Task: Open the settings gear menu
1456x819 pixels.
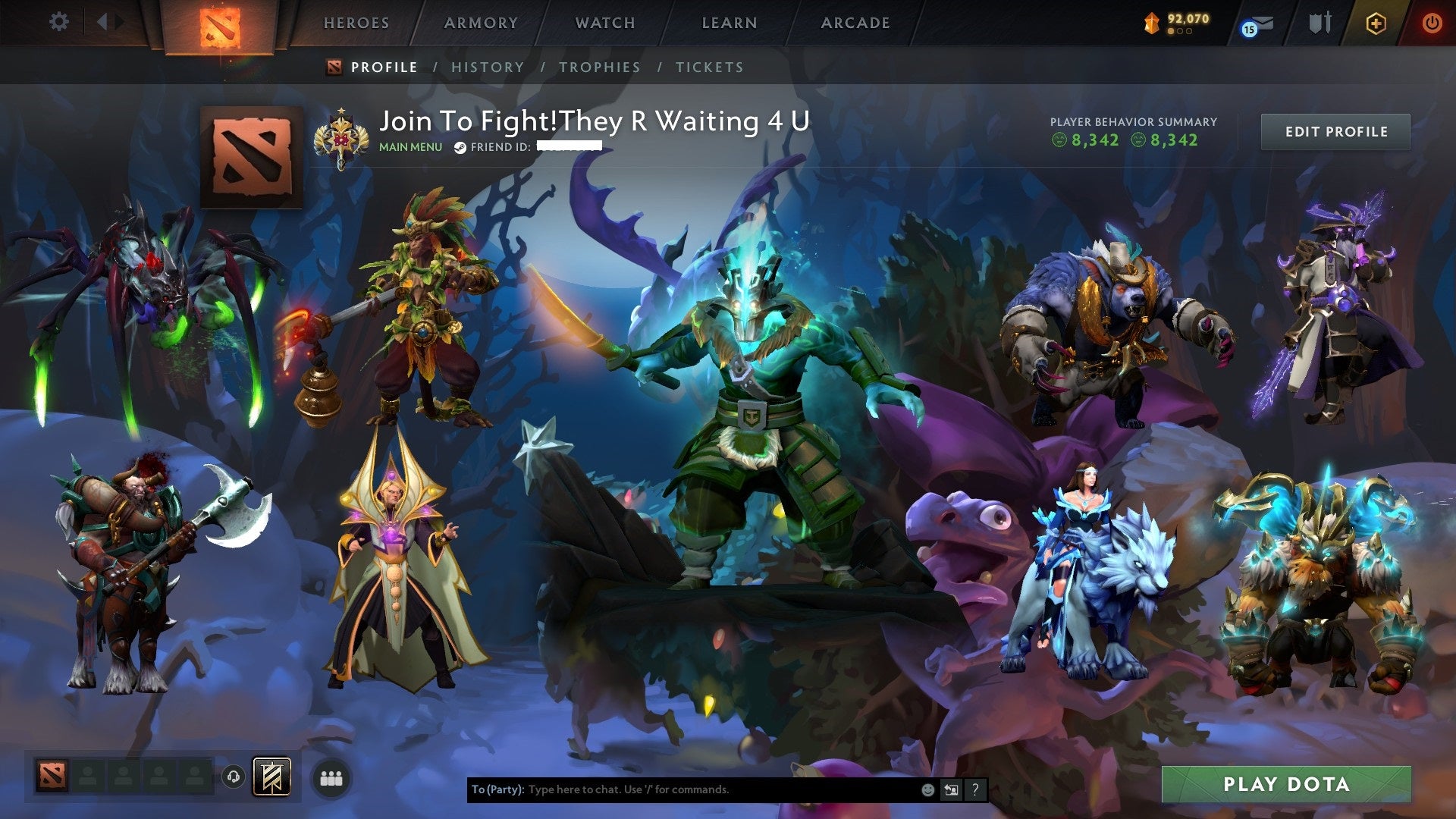Action: (x=58, y=21)
